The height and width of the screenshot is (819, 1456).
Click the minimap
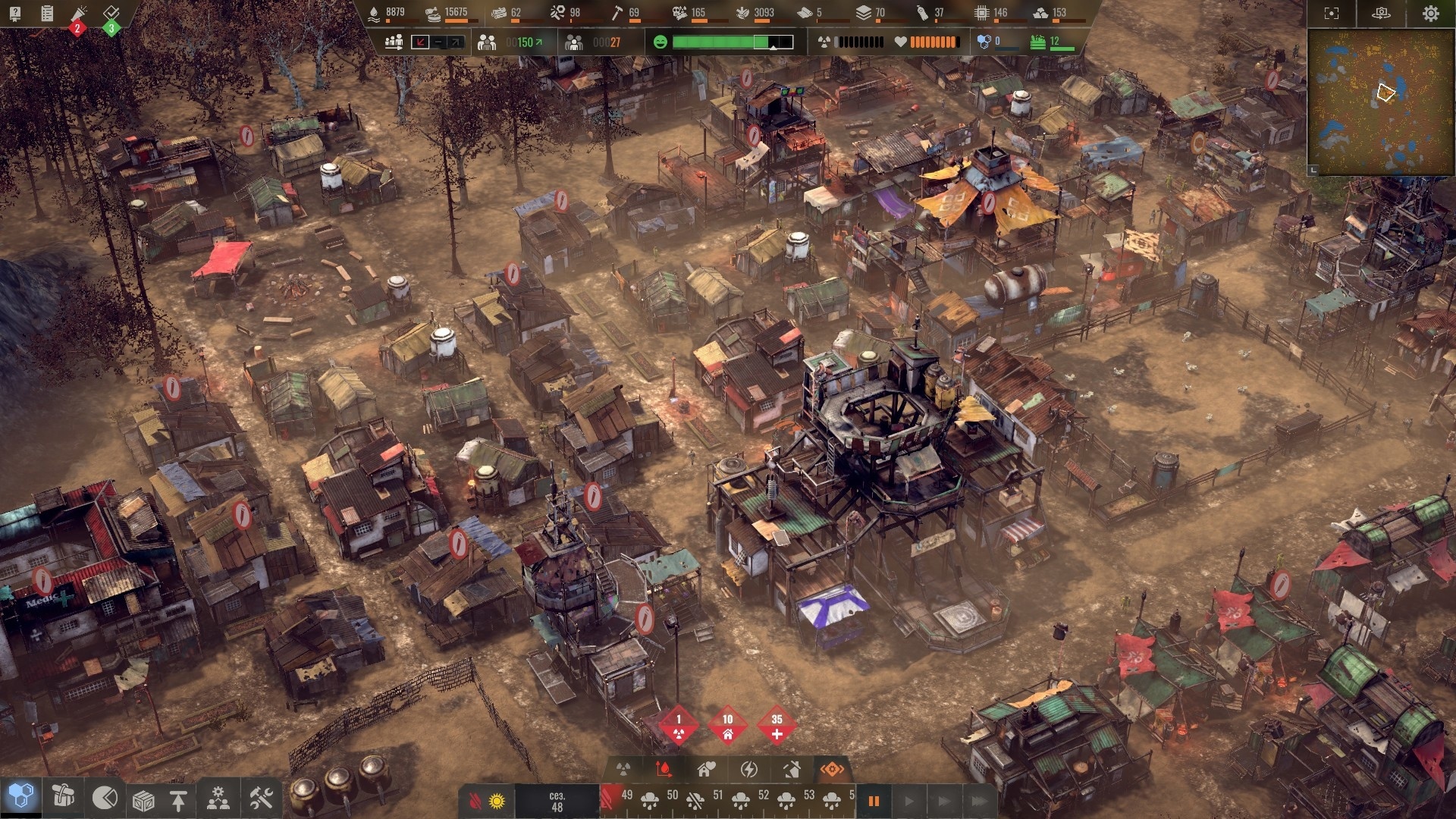[x=1380, y=102]
